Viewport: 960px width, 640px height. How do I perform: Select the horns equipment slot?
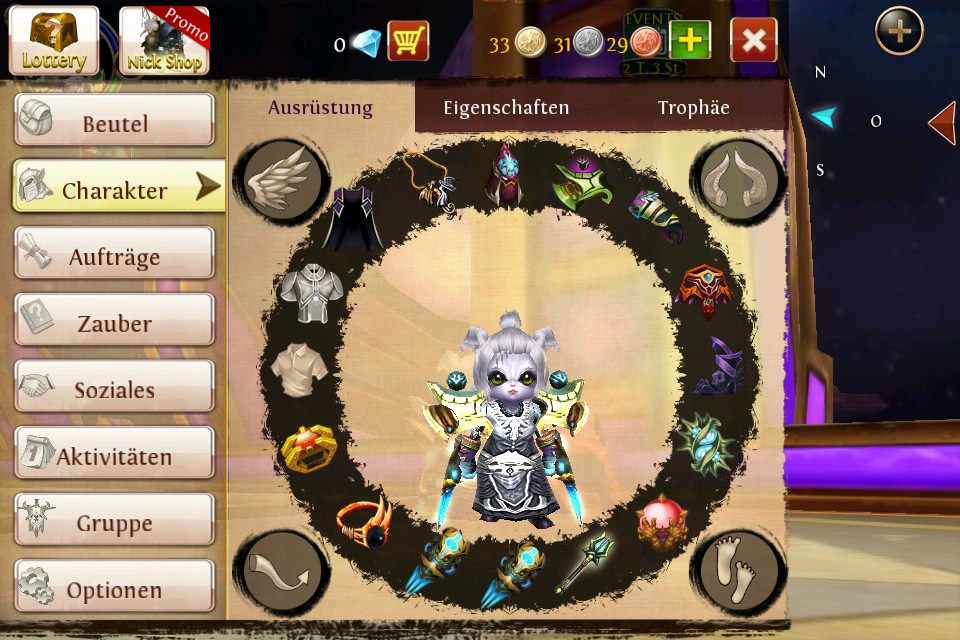coord(740,180)
